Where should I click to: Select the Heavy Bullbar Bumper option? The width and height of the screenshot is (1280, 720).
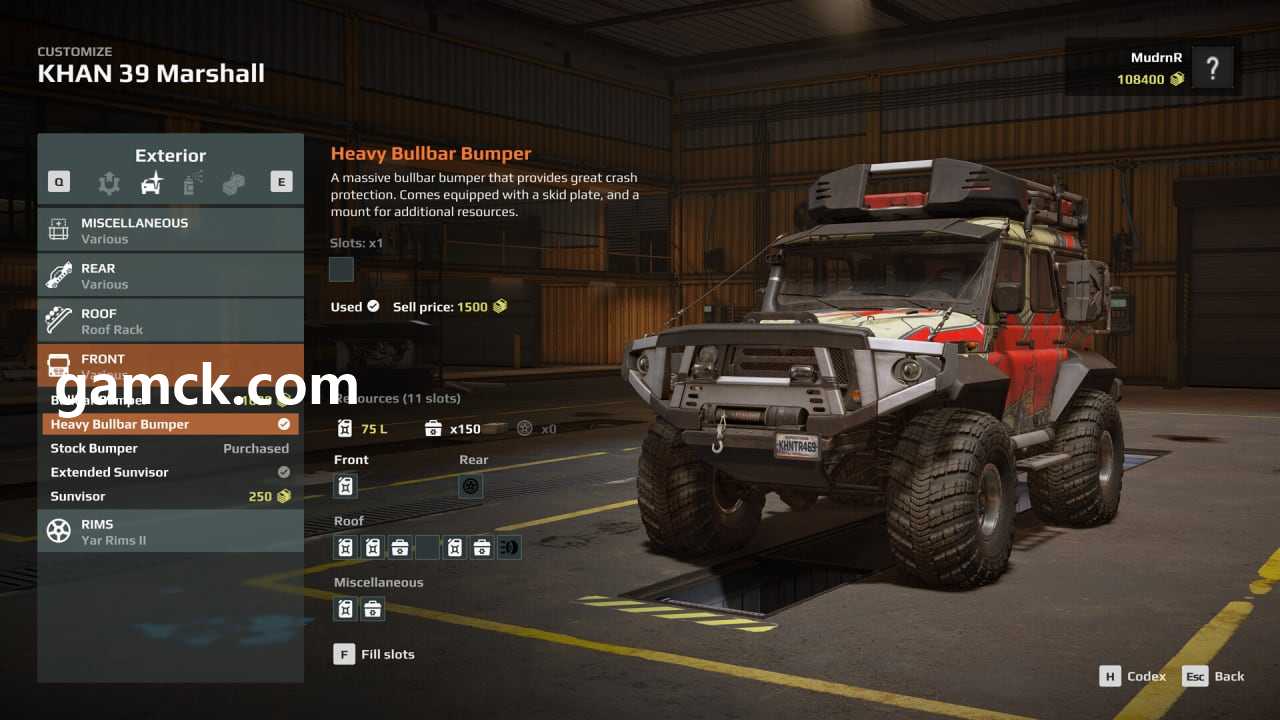(x=170, y=424)
